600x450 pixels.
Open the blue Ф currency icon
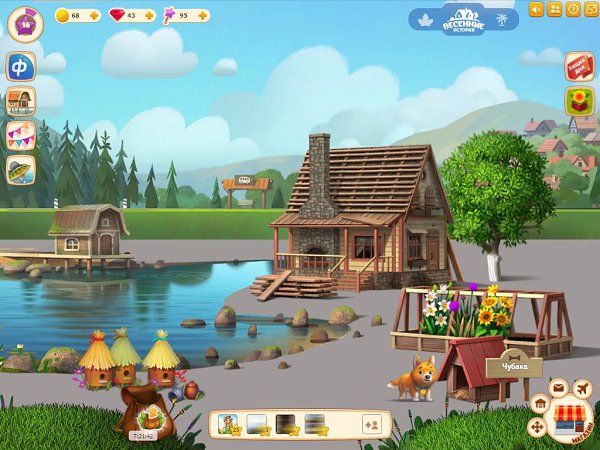coord(20,67)
